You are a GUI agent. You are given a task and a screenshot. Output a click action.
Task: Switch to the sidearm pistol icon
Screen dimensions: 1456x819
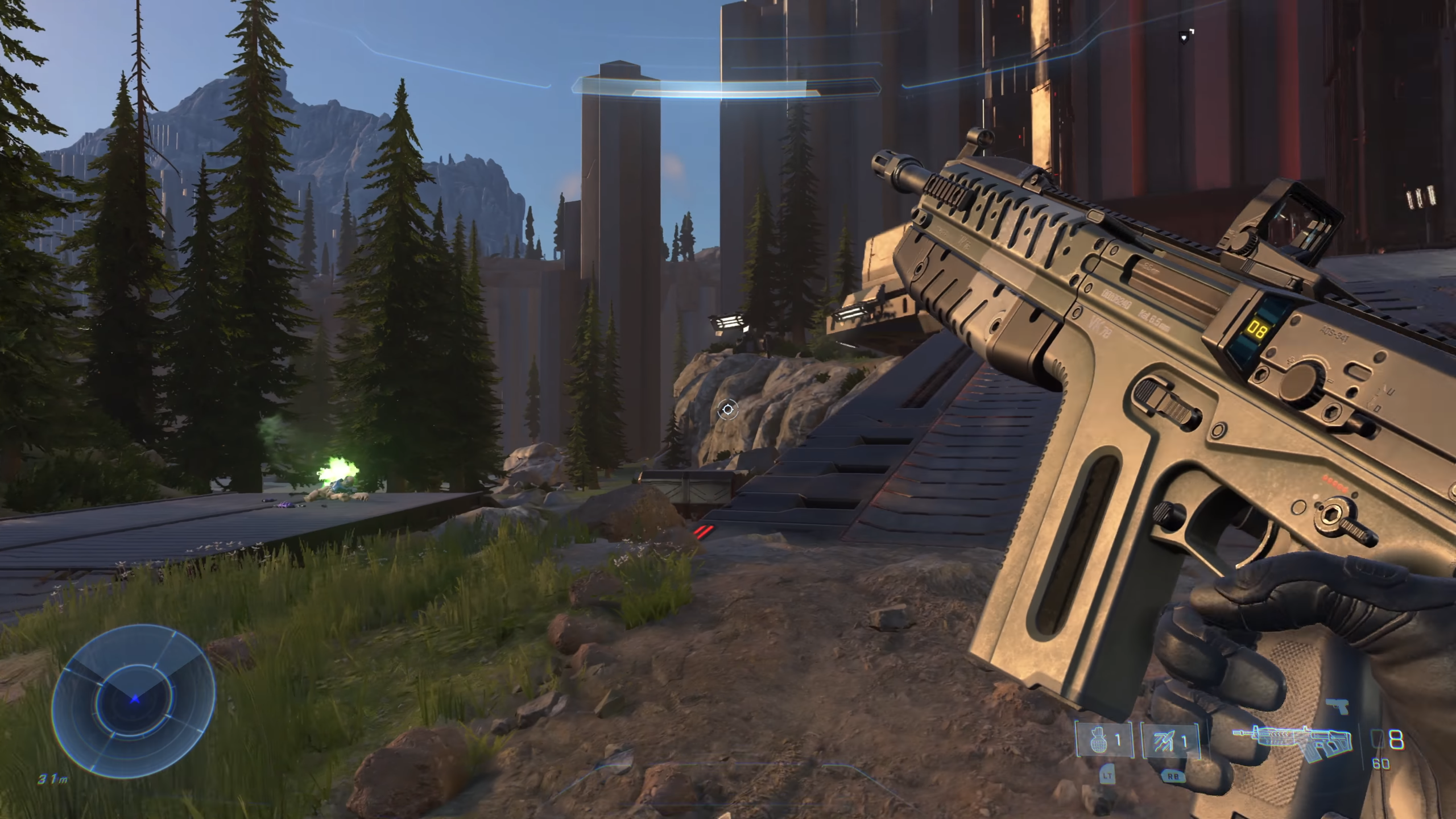point(1337,706)
